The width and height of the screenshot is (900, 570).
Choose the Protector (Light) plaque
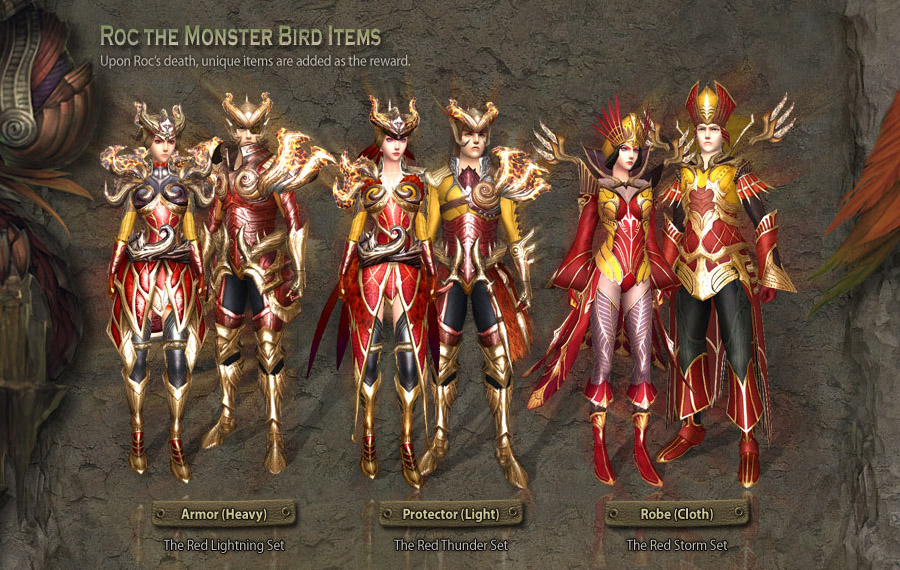451,514
